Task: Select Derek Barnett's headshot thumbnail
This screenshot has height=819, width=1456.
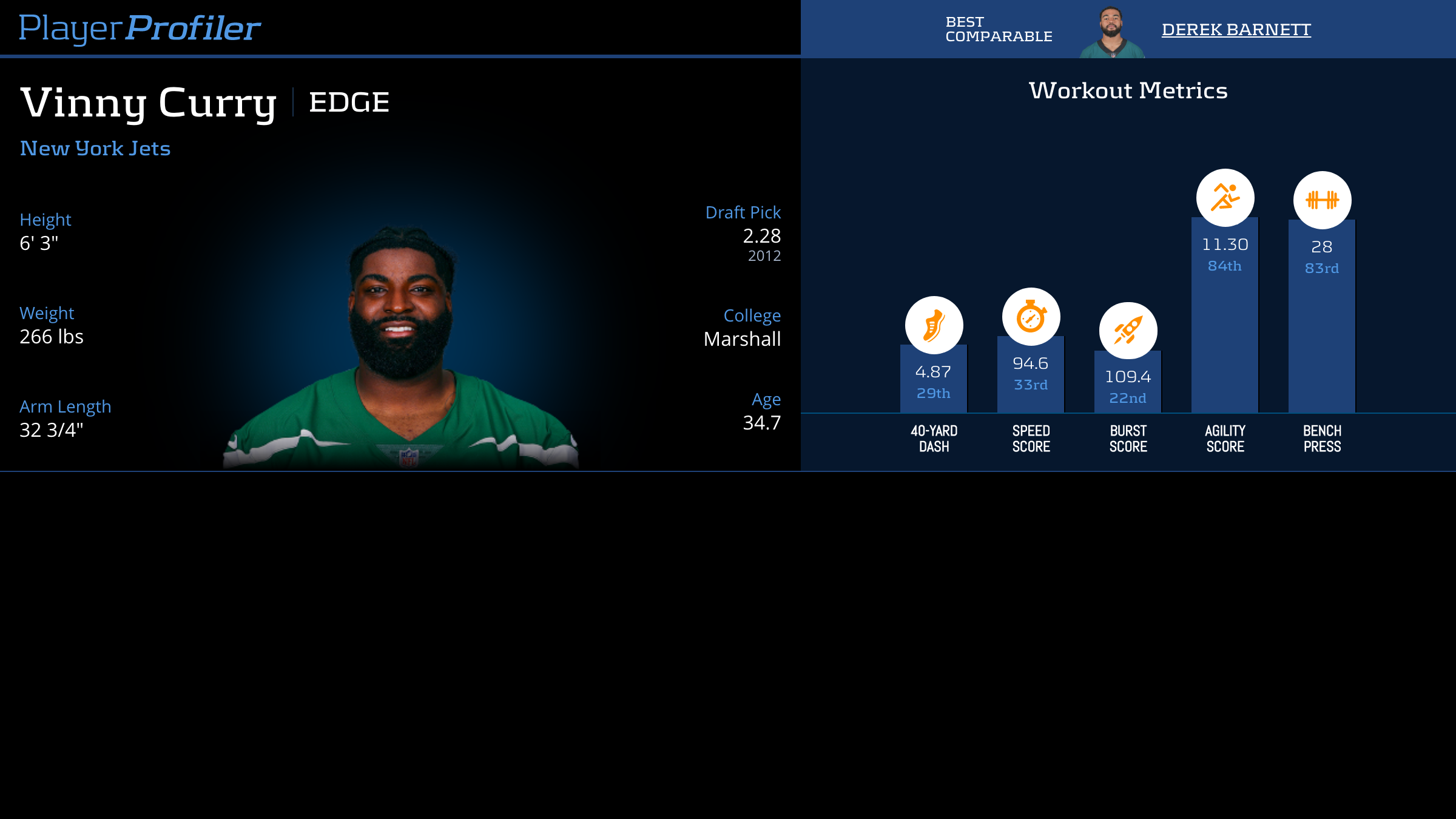Action: (x=1111, y=33)
